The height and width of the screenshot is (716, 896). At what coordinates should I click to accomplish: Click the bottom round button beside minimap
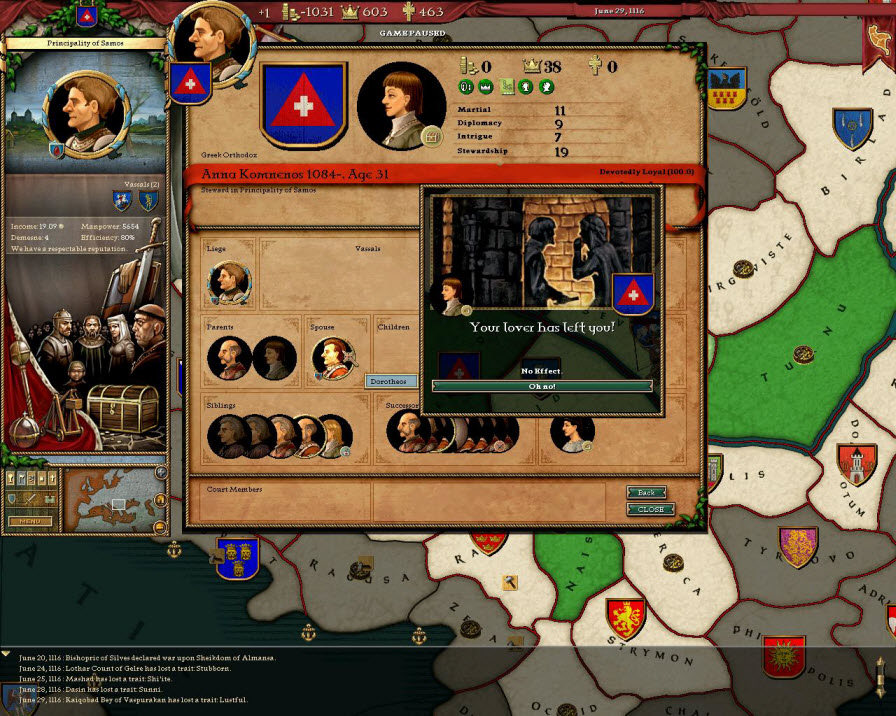click(161, 526)
